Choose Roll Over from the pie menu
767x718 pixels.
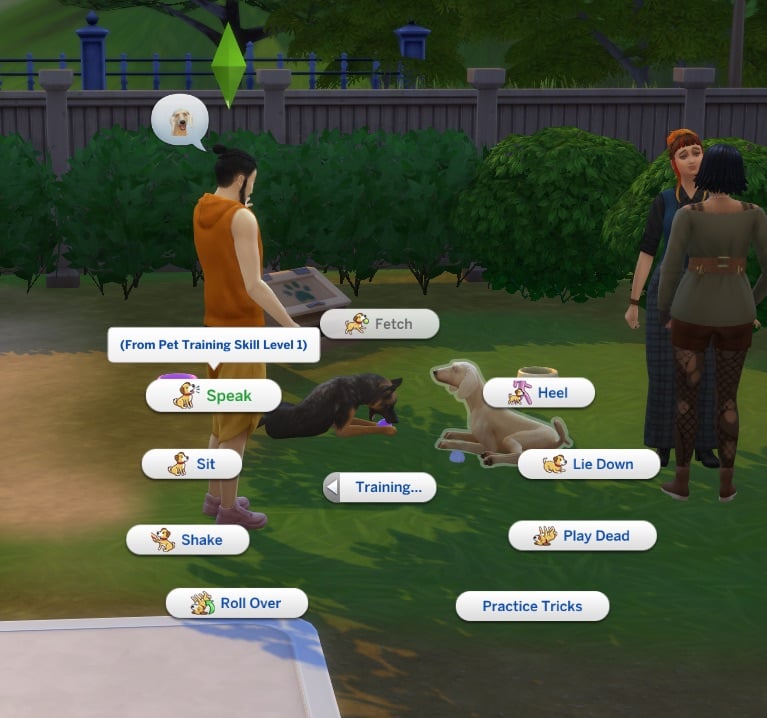coord(236,603)
